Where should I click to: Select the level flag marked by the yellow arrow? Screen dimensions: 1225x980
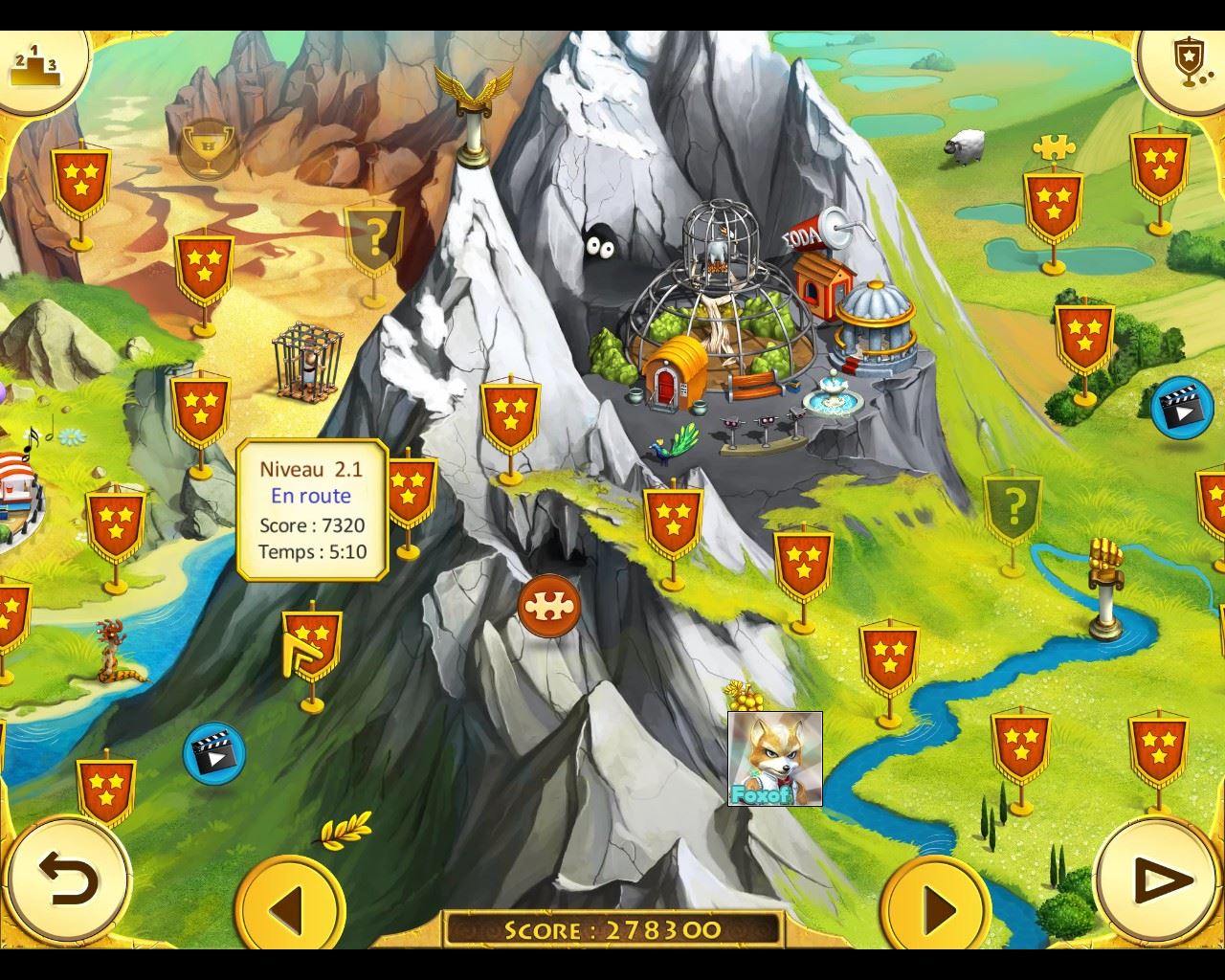click(312, 643)
